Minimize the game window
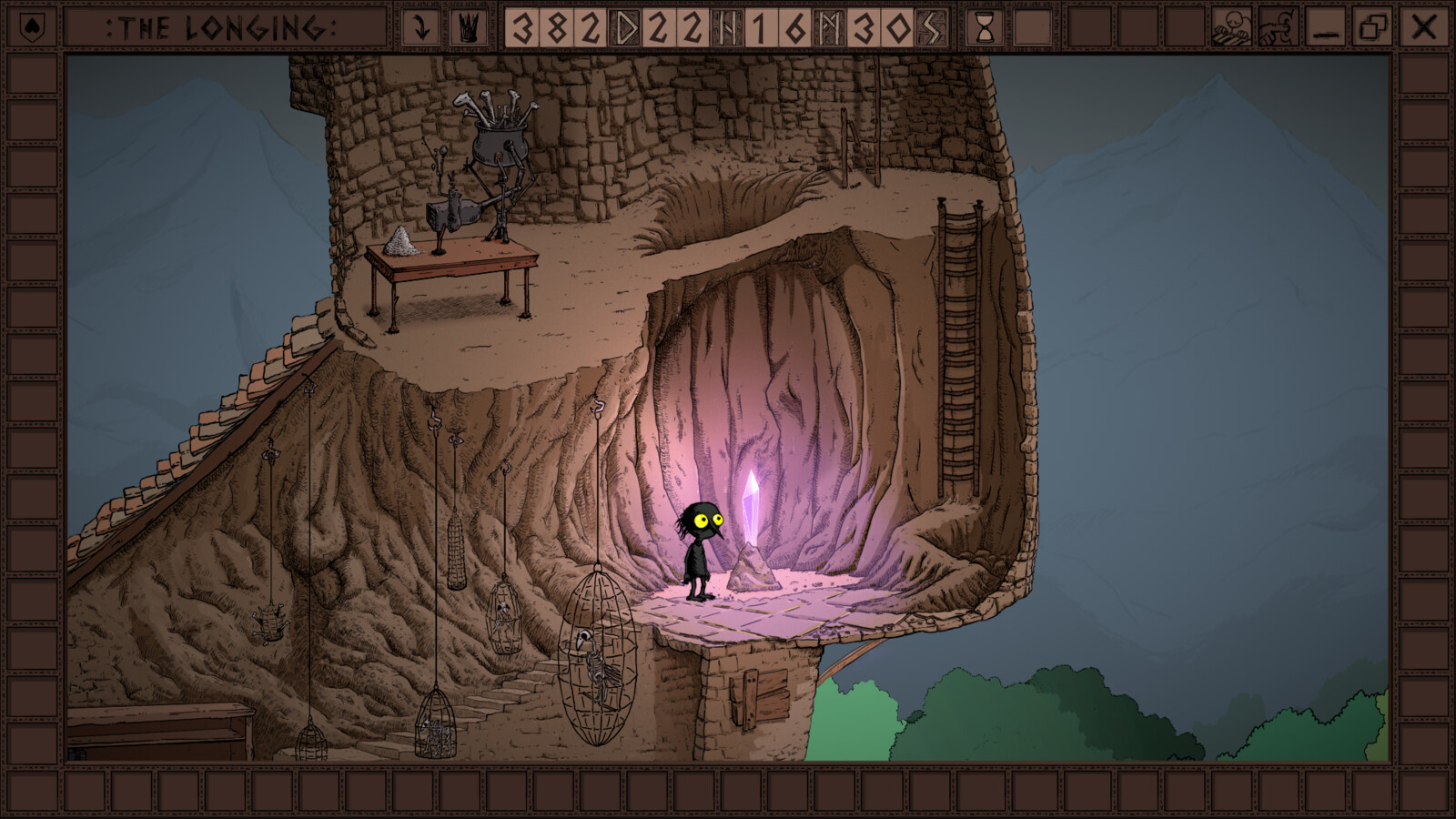Image resolution: width=1456 pixels, height=819 pixels. click(1326, 28)
